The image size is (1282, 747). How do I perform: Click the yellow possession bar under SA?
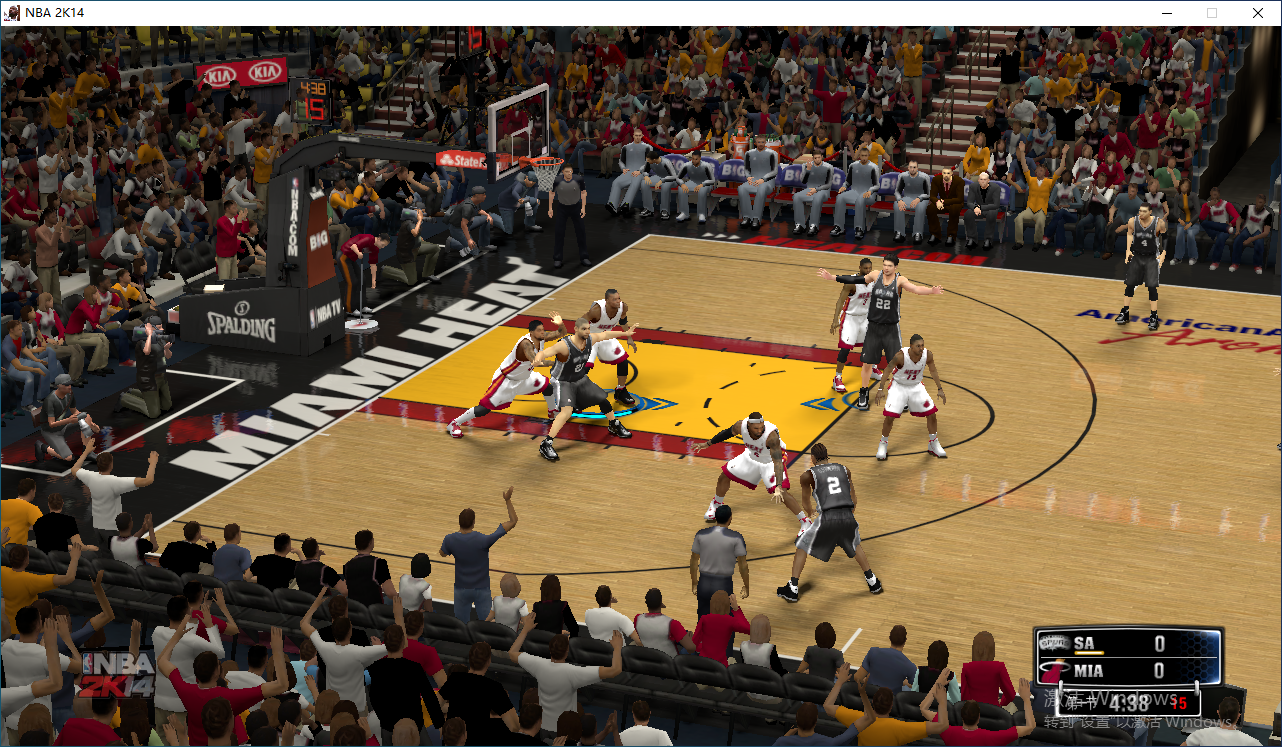click(x=1089, y=653)
